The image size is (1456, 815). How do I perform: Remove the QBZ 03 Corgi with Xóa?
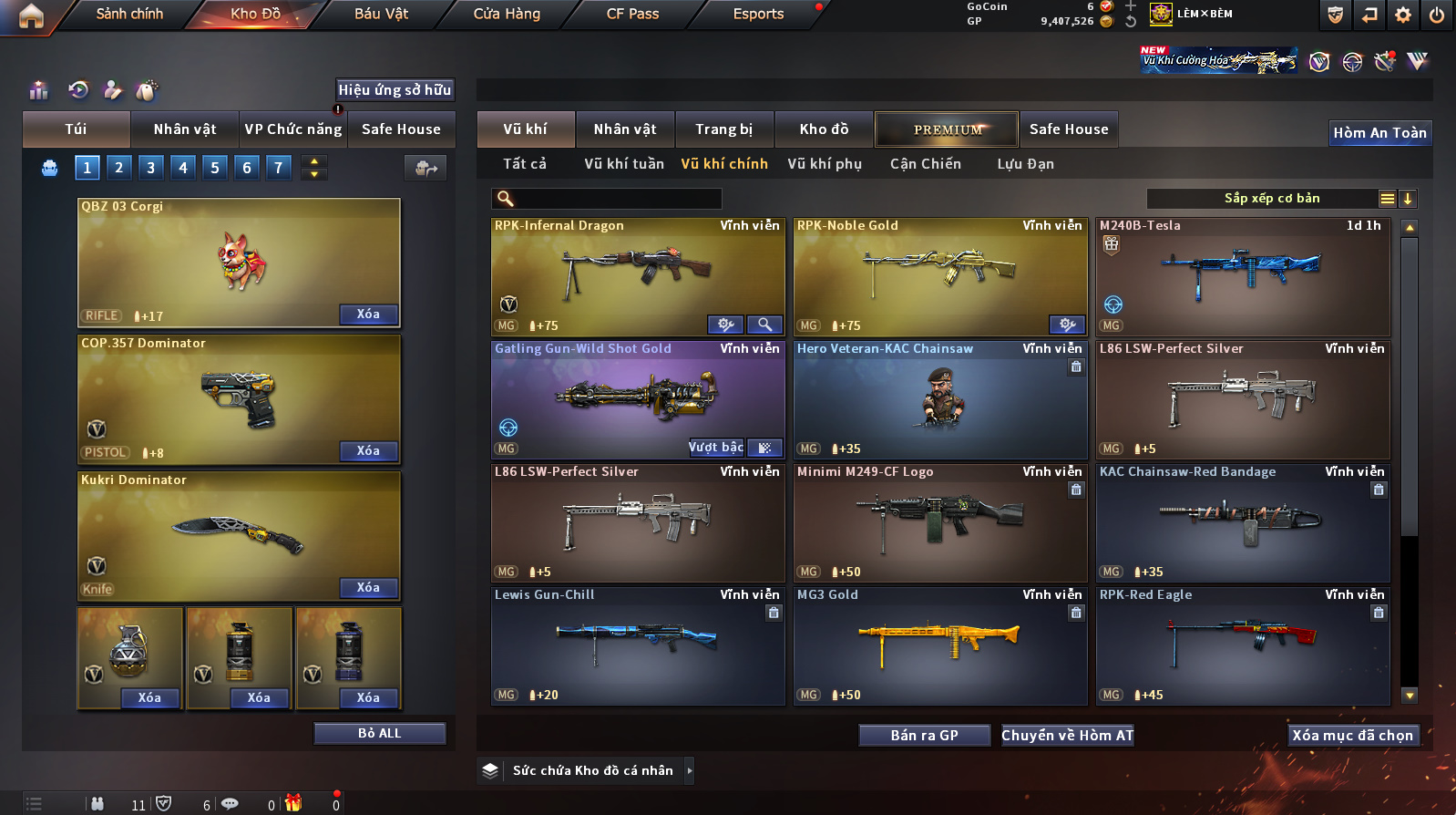point(368,315)
